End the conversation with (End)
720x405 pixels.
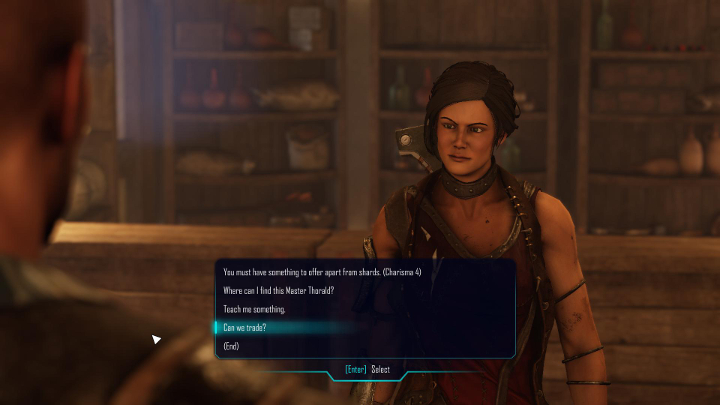click(231, 346)
